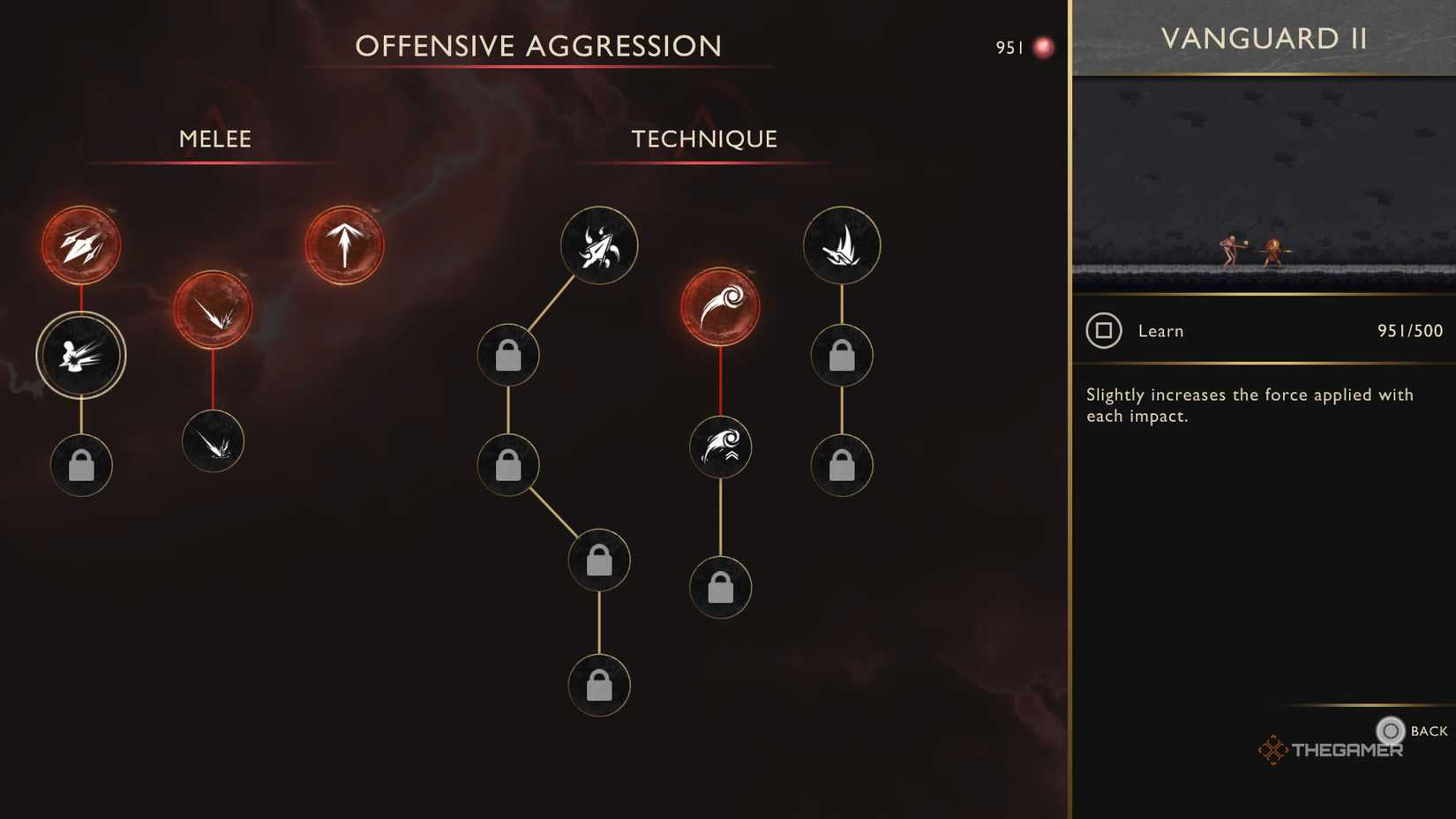The height and width of the screenshot is (819, 1456).
Task: Switch to the MELEE section
Action: coord(214,139)
